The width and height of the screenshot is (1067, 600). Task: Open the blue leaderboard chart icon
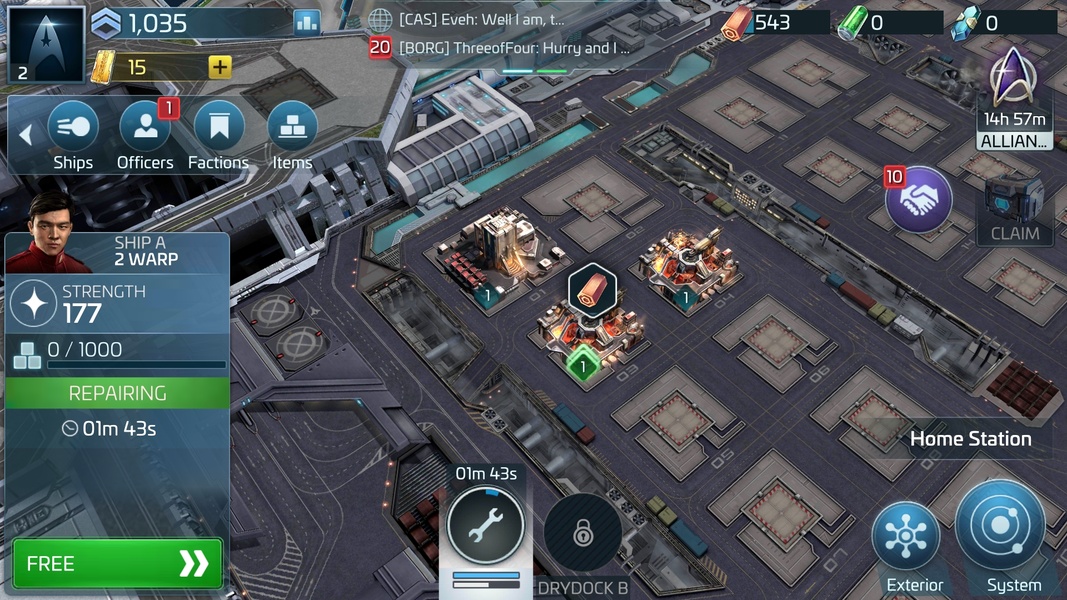[307, 22]
